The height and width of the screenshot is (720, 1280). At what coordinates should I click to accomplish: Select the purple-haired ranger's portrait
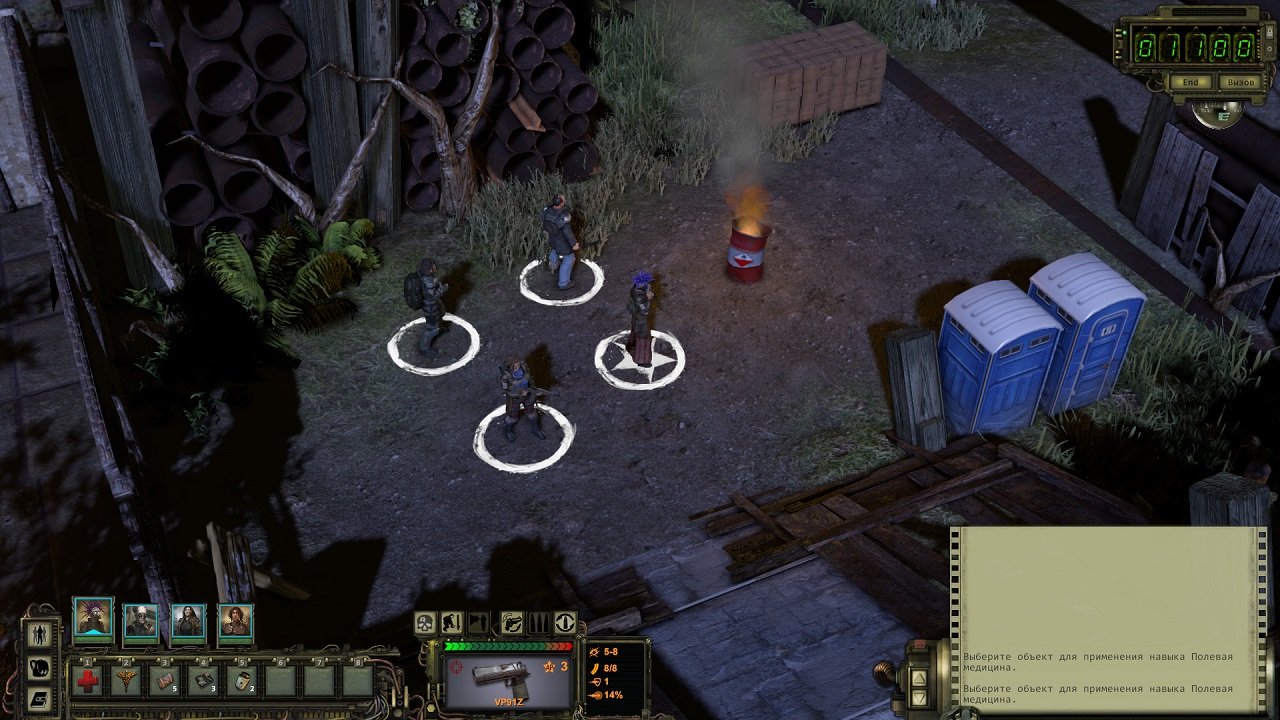click(95, 619)
